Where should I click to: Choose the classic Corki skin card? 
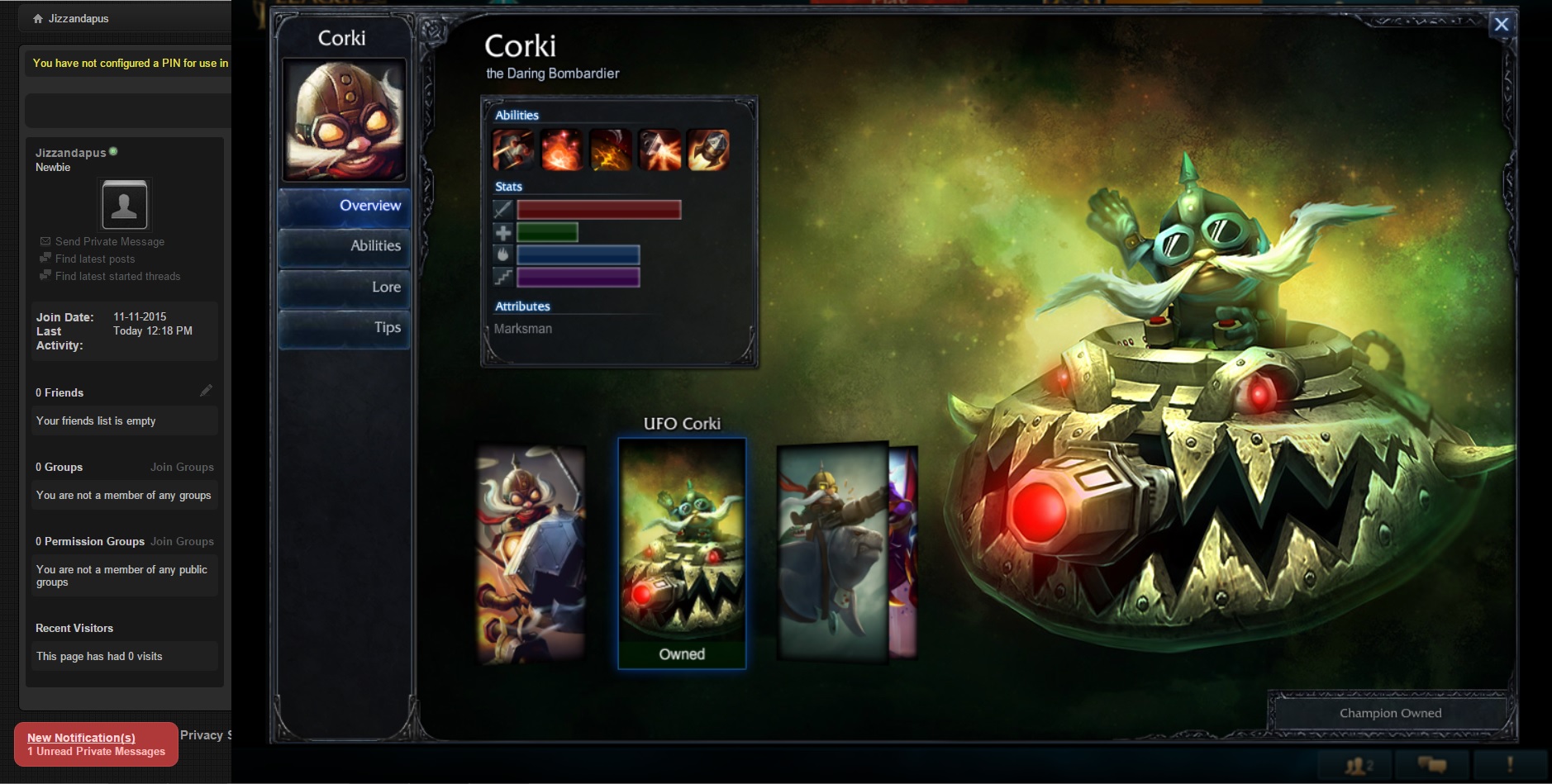tap(531, 554)
